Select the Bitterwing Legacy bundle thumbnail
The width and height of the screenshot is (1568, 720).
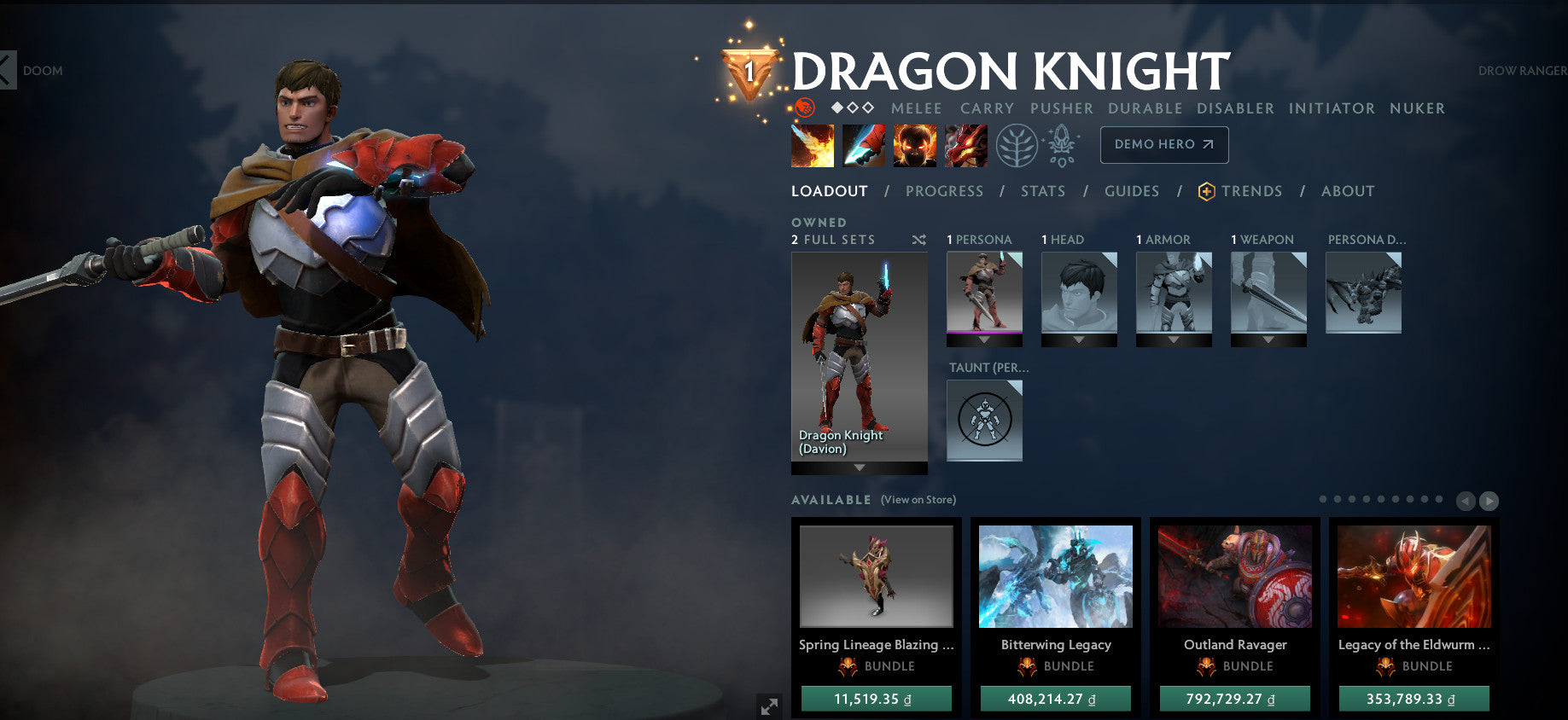click(x=1055, y=577)
